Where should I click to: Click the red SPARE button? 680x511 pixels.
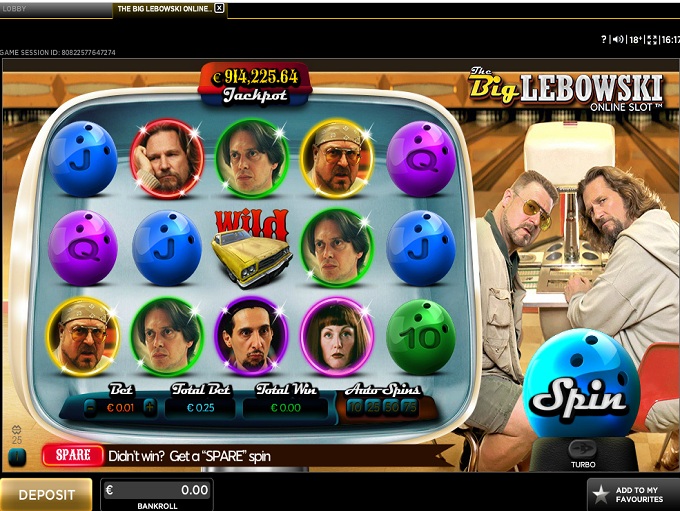pos(73,455)
